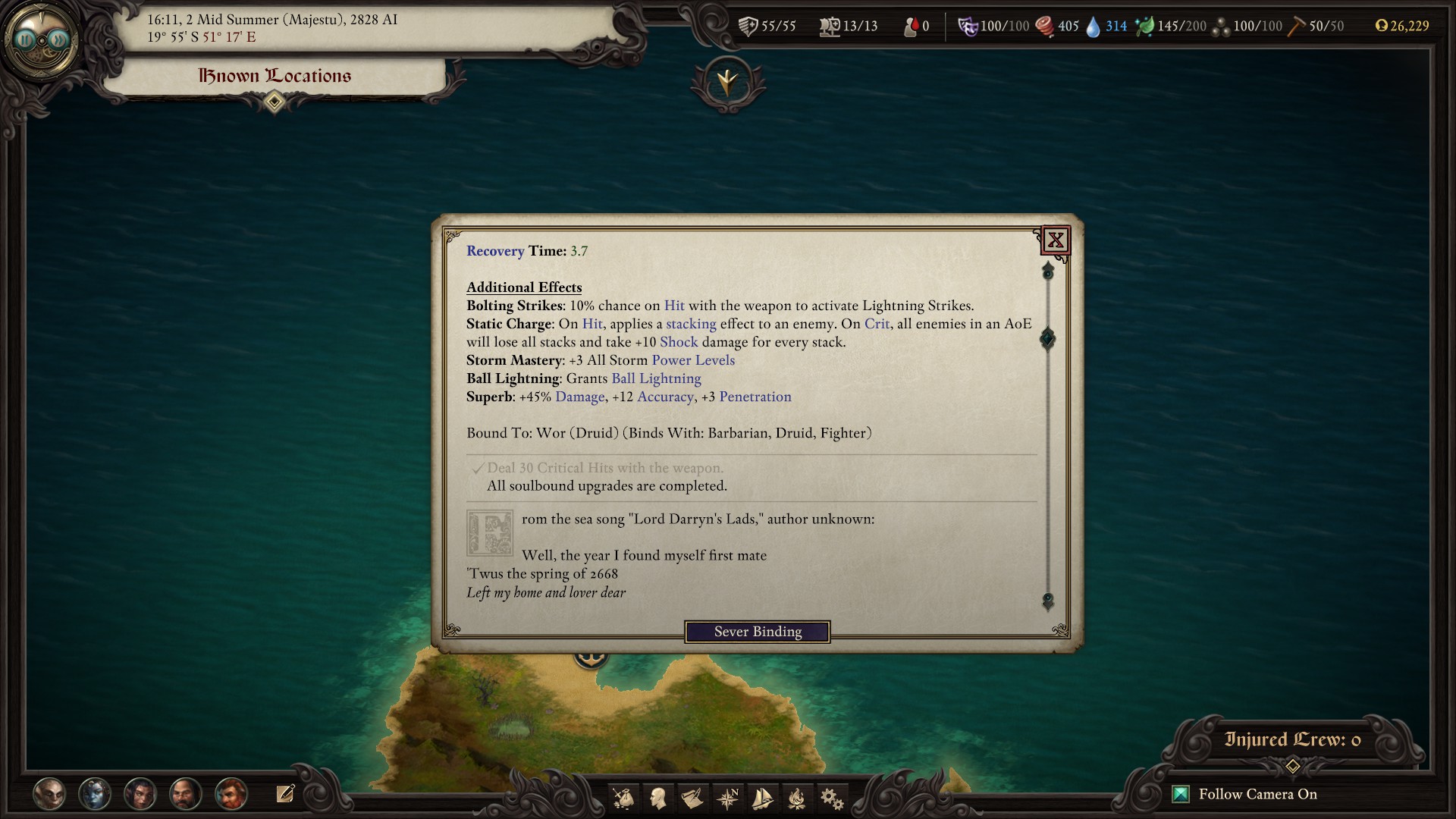This screenshot has height=819, width=1456.
Task: Click the Ball Lightning ability link
Action: coord(656,378)
